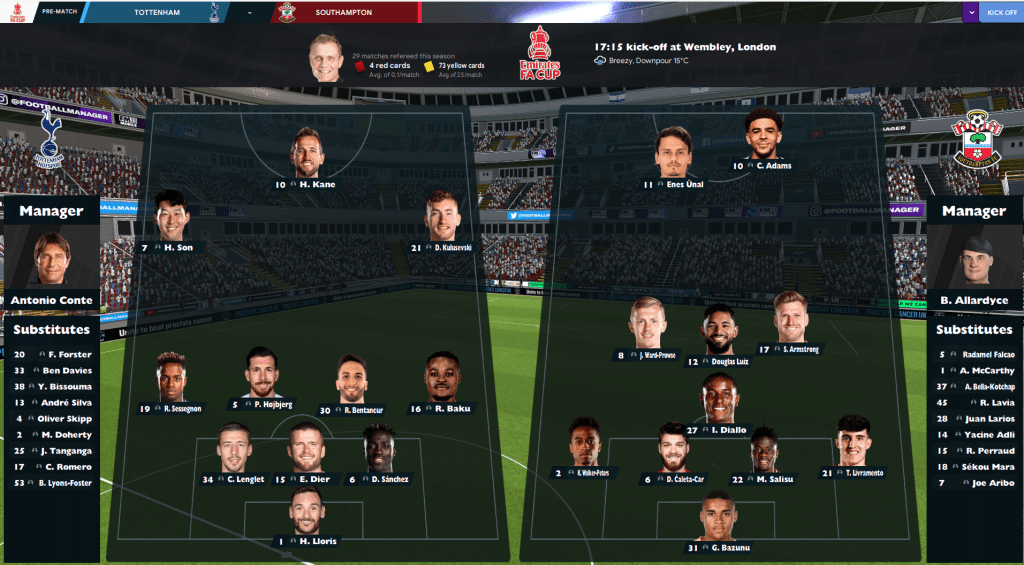The height and width of the screenshot is (565, 1024).
Task: Start the match with Kick Off
Action: pos(1001,13)
